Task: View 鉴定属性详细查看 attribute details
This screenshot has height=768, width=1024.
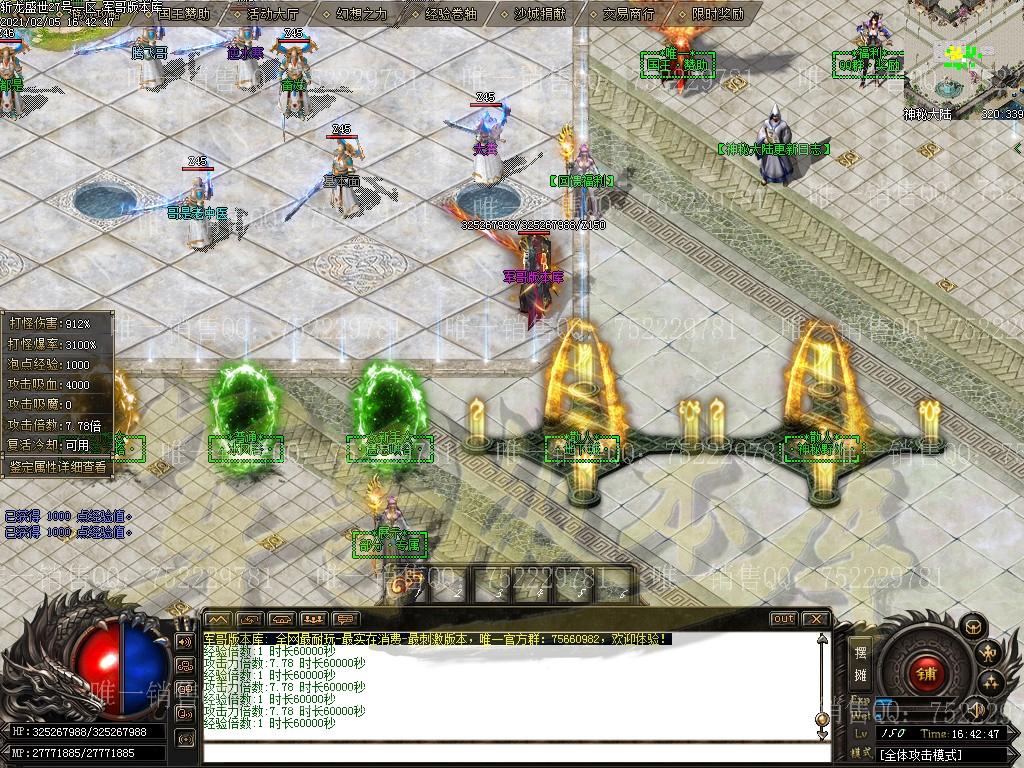Action: click(57, 466)
